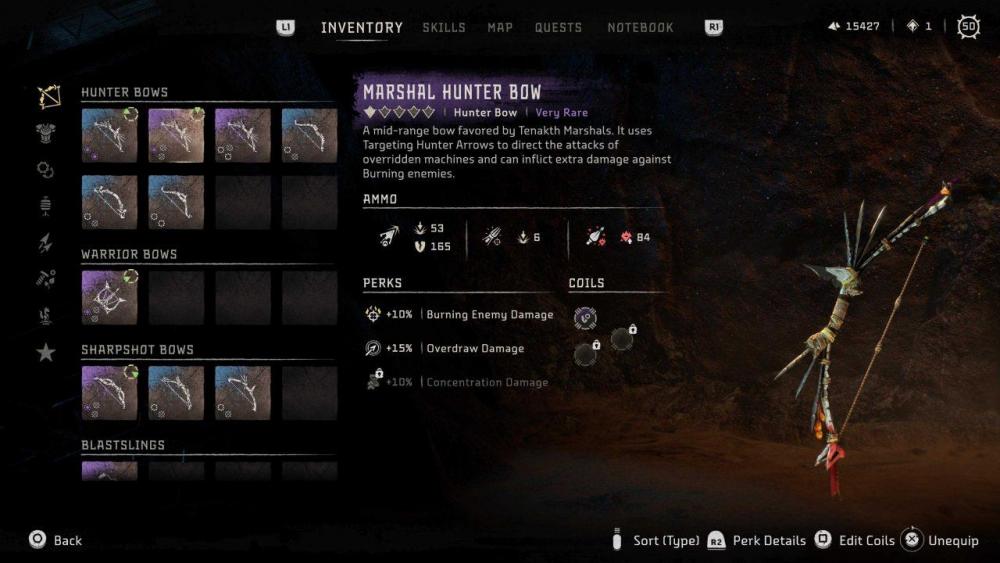Show Perk Details
This screenshot has width=1000, height=563.
tap(757, 541)
